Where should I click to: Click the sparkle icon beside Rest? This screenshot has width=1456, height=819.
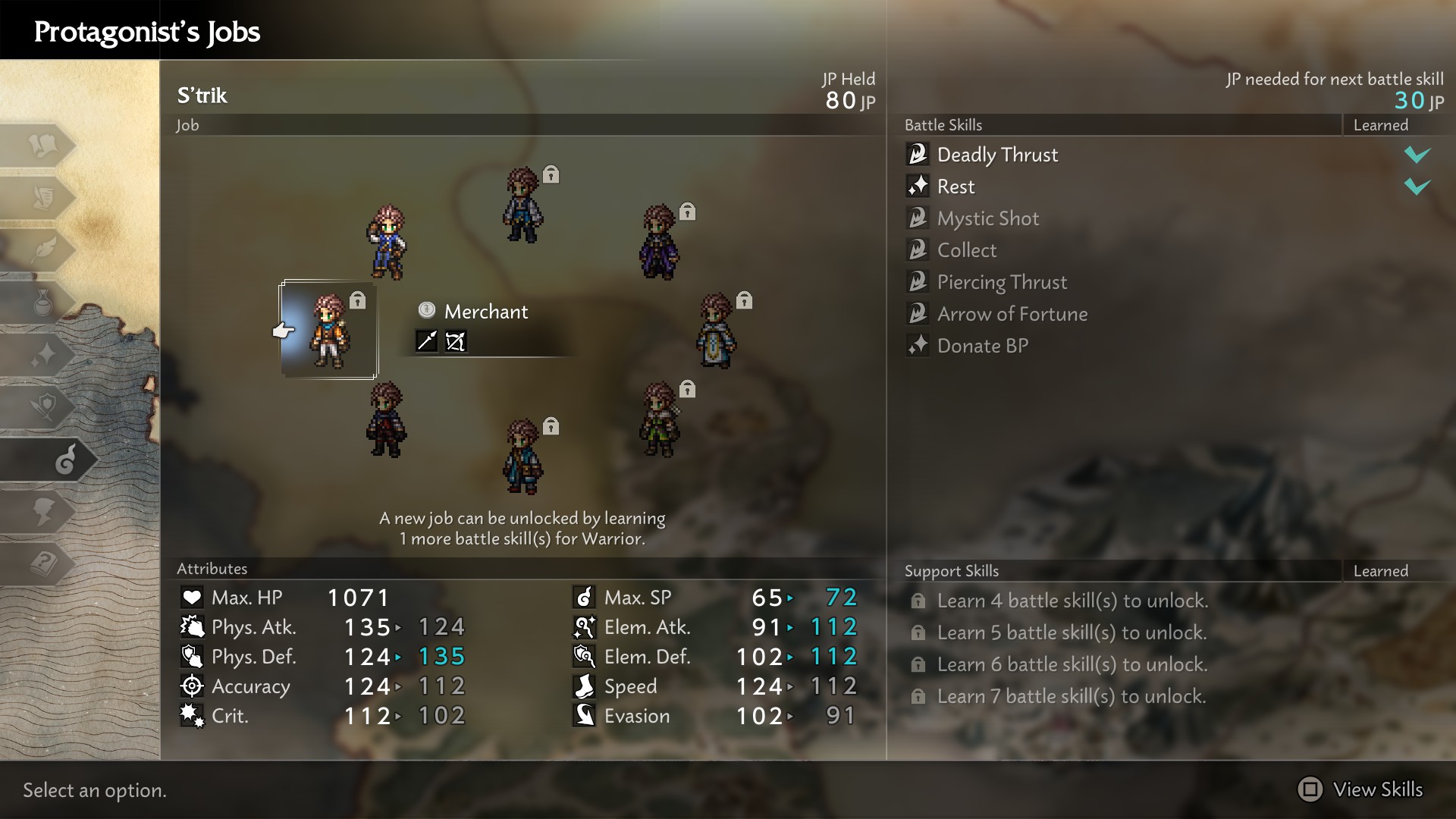[x=918, y=186]
